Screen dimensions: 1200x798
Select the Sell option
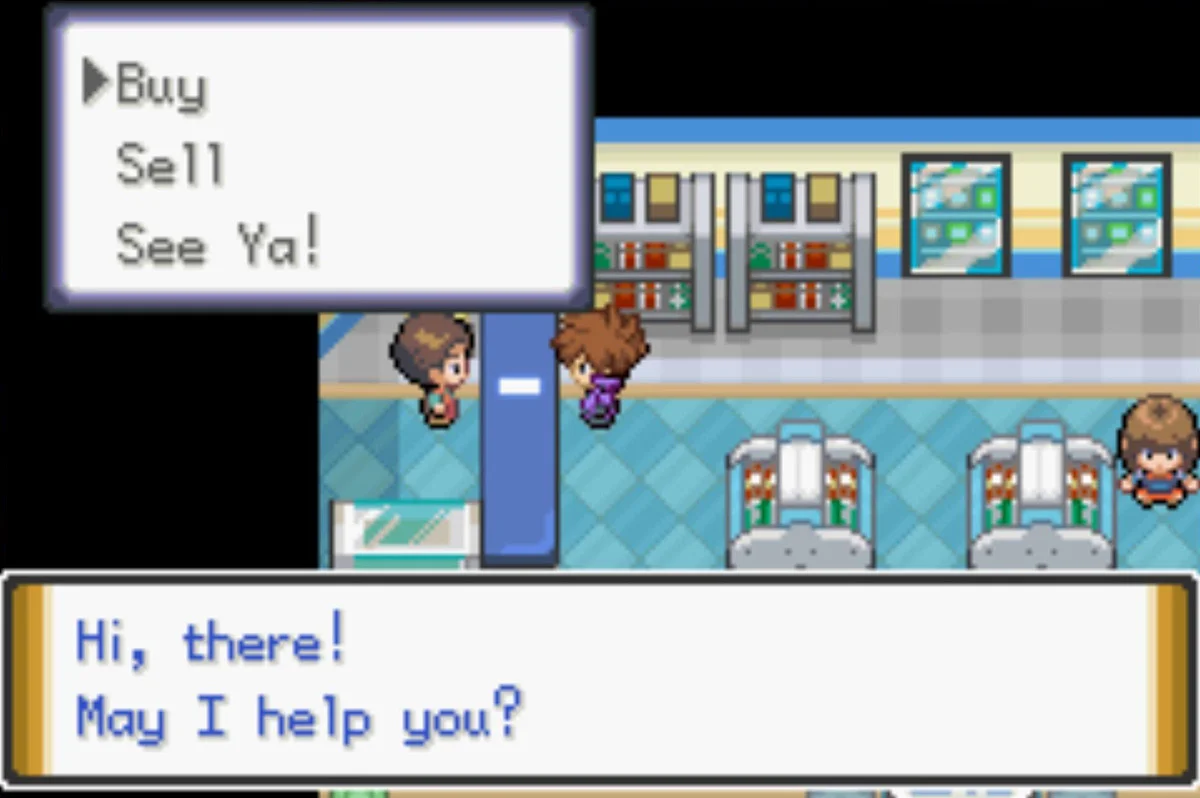[169, 165]
